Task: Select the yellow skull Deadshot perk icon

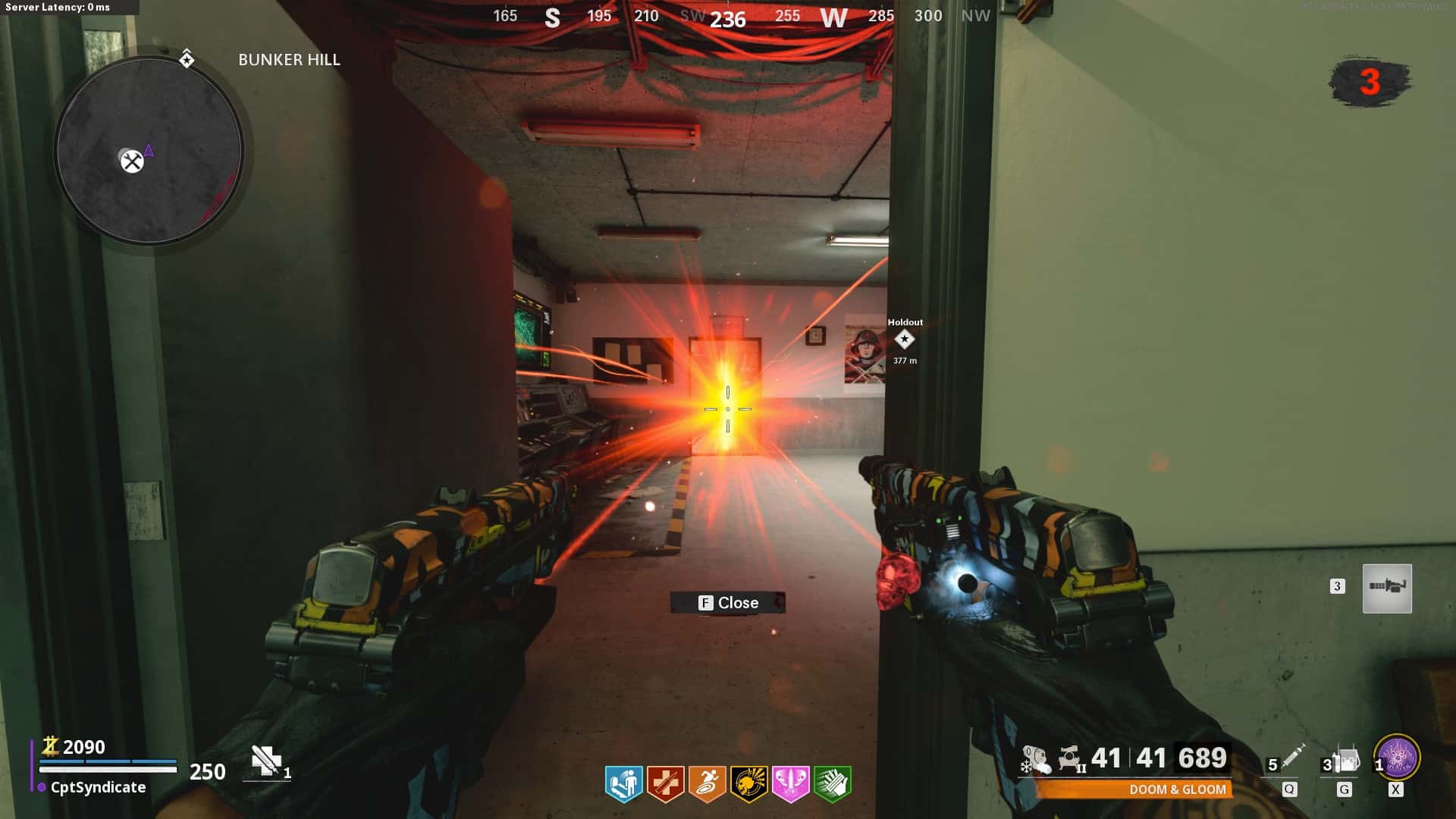Action: 748,783
